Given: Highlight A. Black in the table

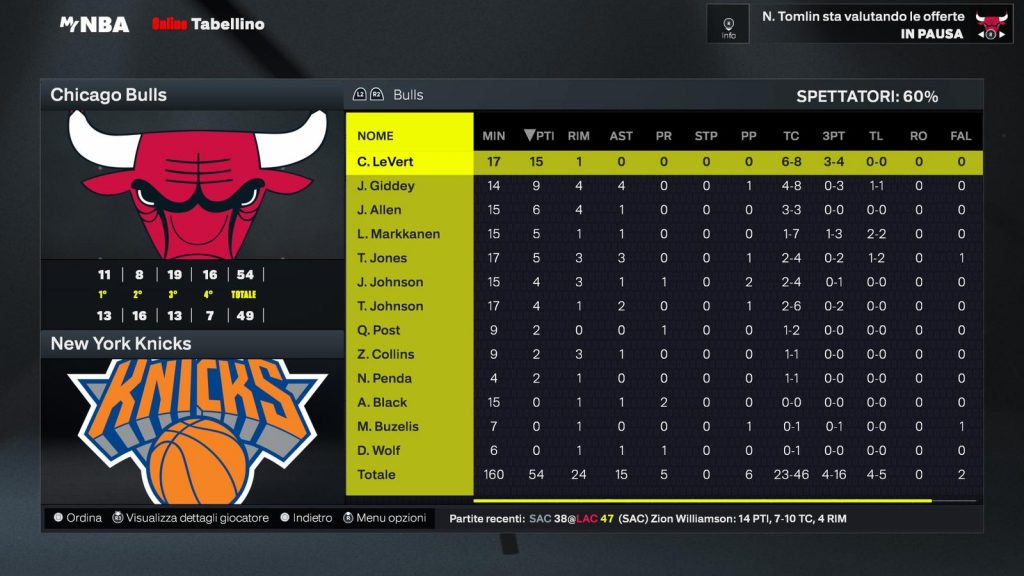Looking at the screenshot, I should [381, 402].
